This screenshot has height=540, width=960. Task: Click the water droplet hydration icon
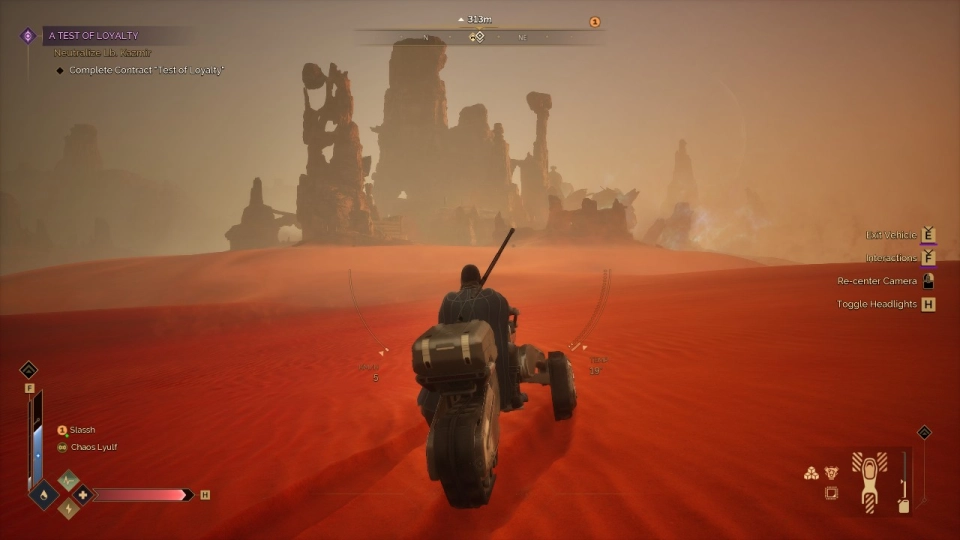(44, 494)
